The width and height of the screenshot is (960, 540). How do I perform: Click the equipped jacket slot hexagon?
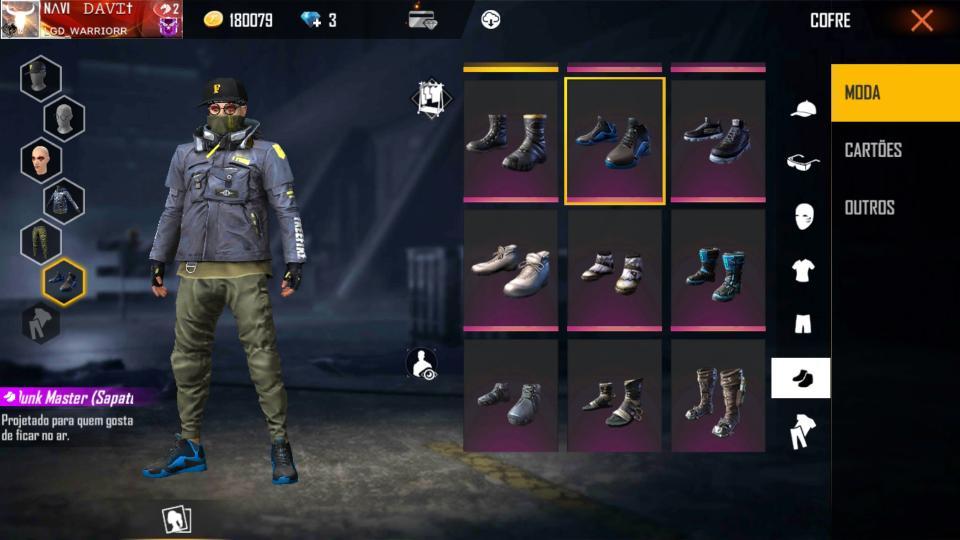(63, 201)
